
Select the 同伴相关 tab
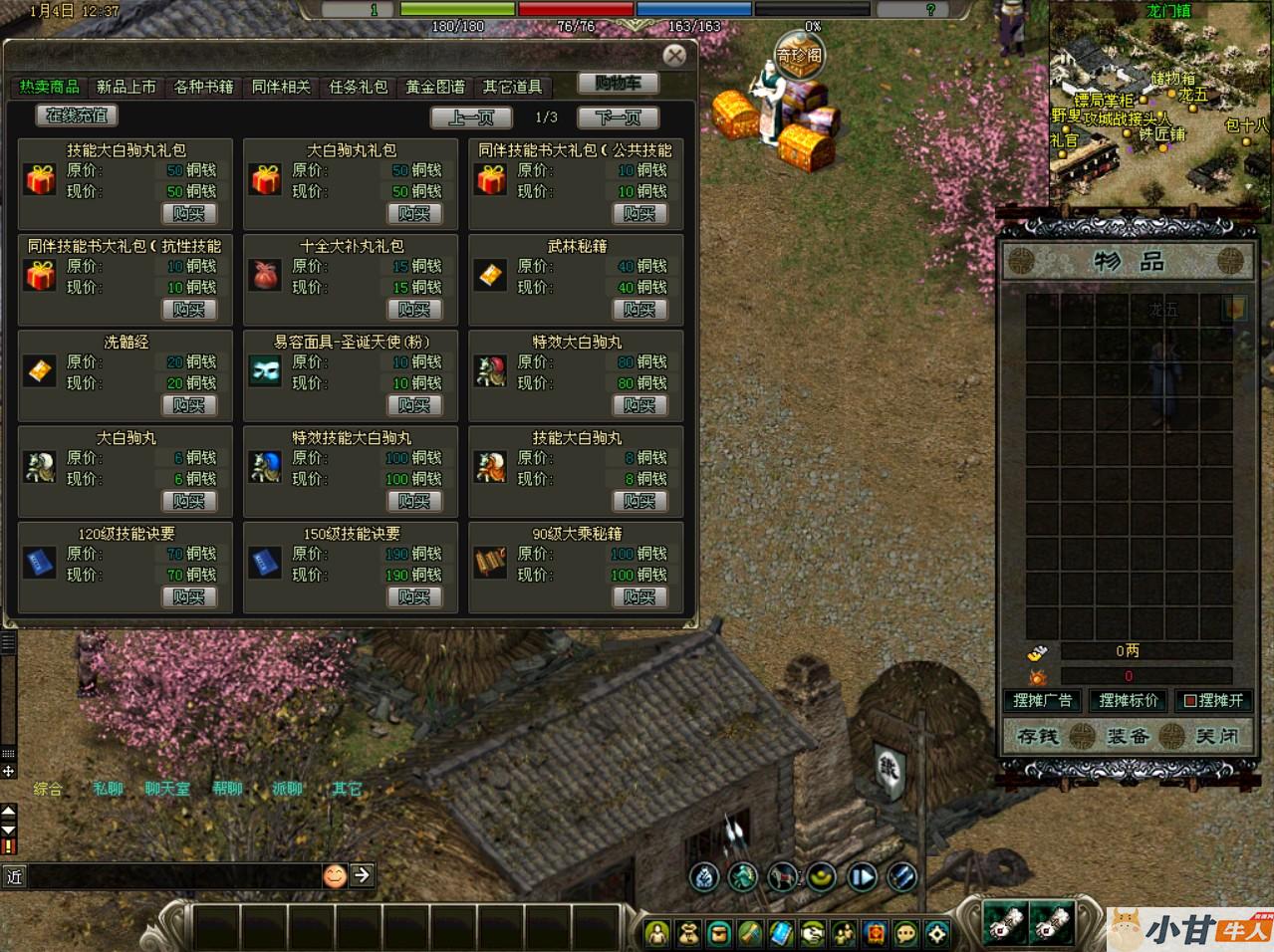[281, 88]
